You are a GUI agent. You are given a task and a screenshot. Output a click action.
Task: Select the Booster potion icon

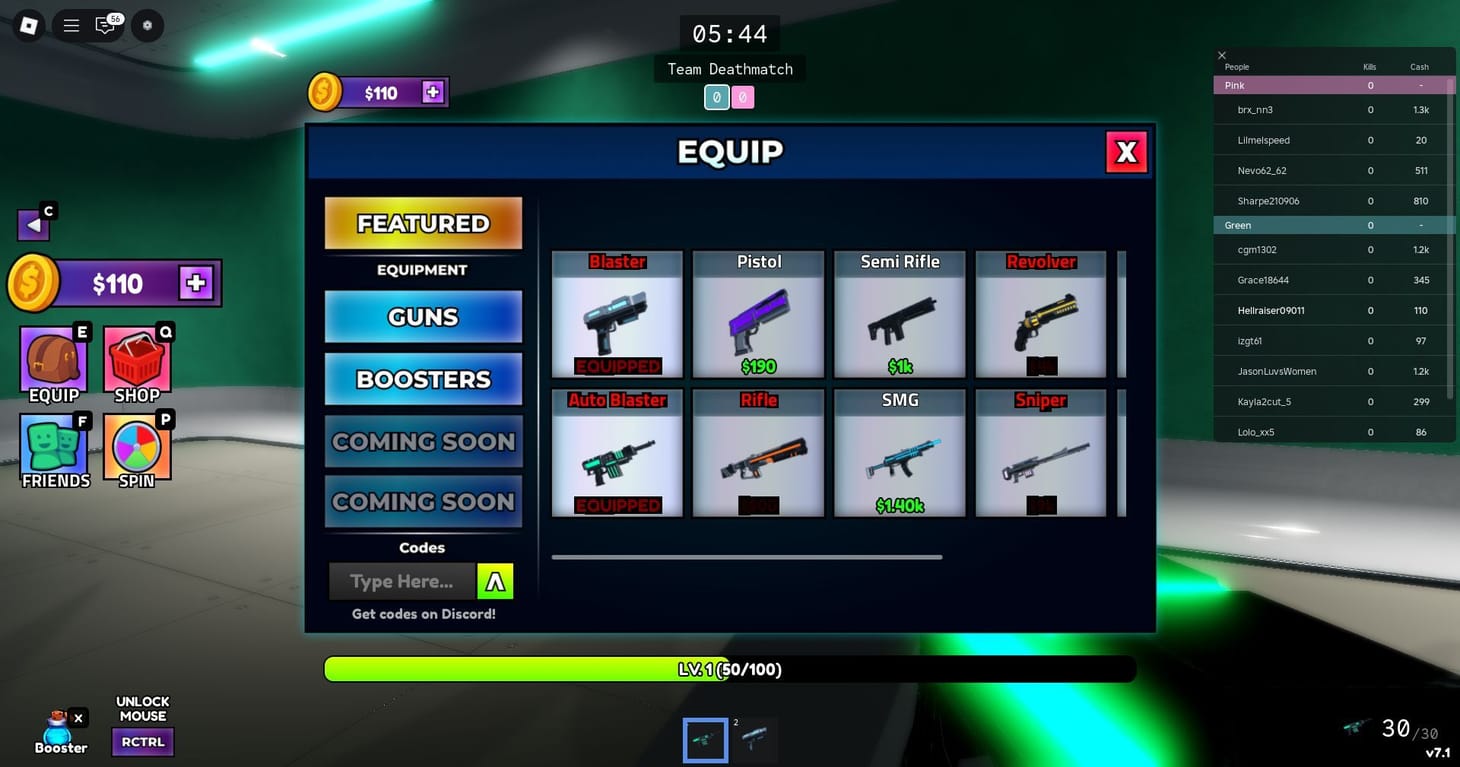(58, 730)
